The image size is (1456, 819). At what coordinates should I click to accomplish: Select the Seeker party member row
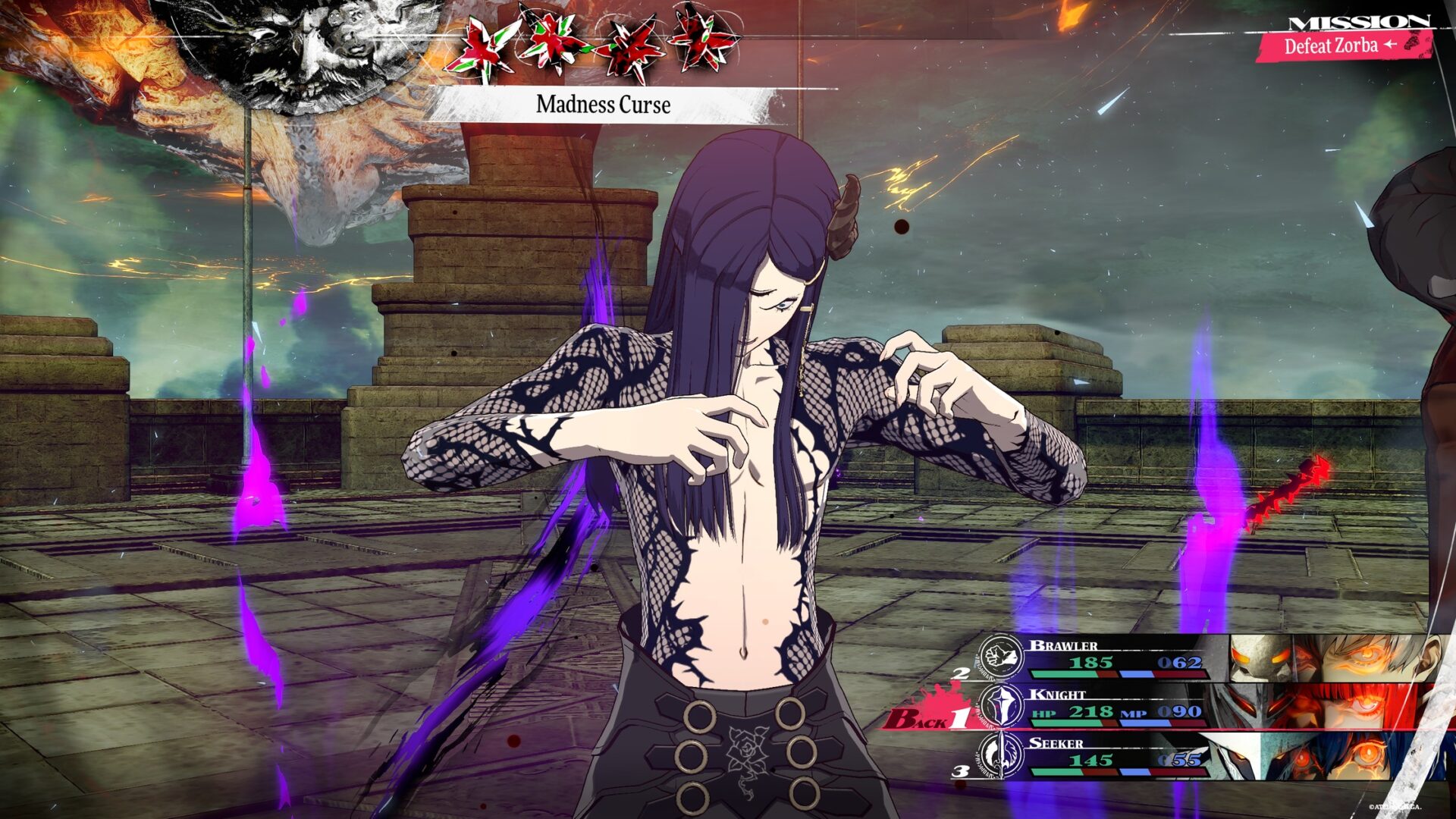point(1115,755)
